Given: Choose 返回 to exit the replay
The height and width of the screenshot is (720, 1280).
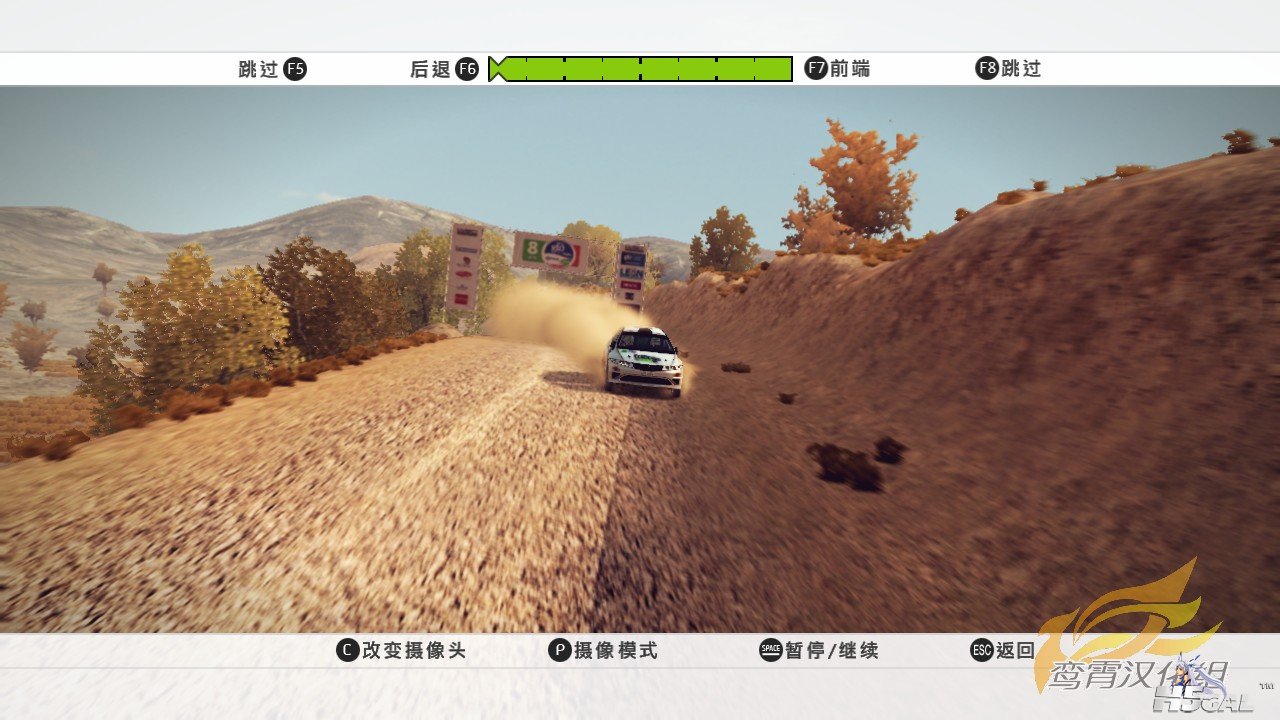Looking at the screenshot, I should click(1003, 651).
